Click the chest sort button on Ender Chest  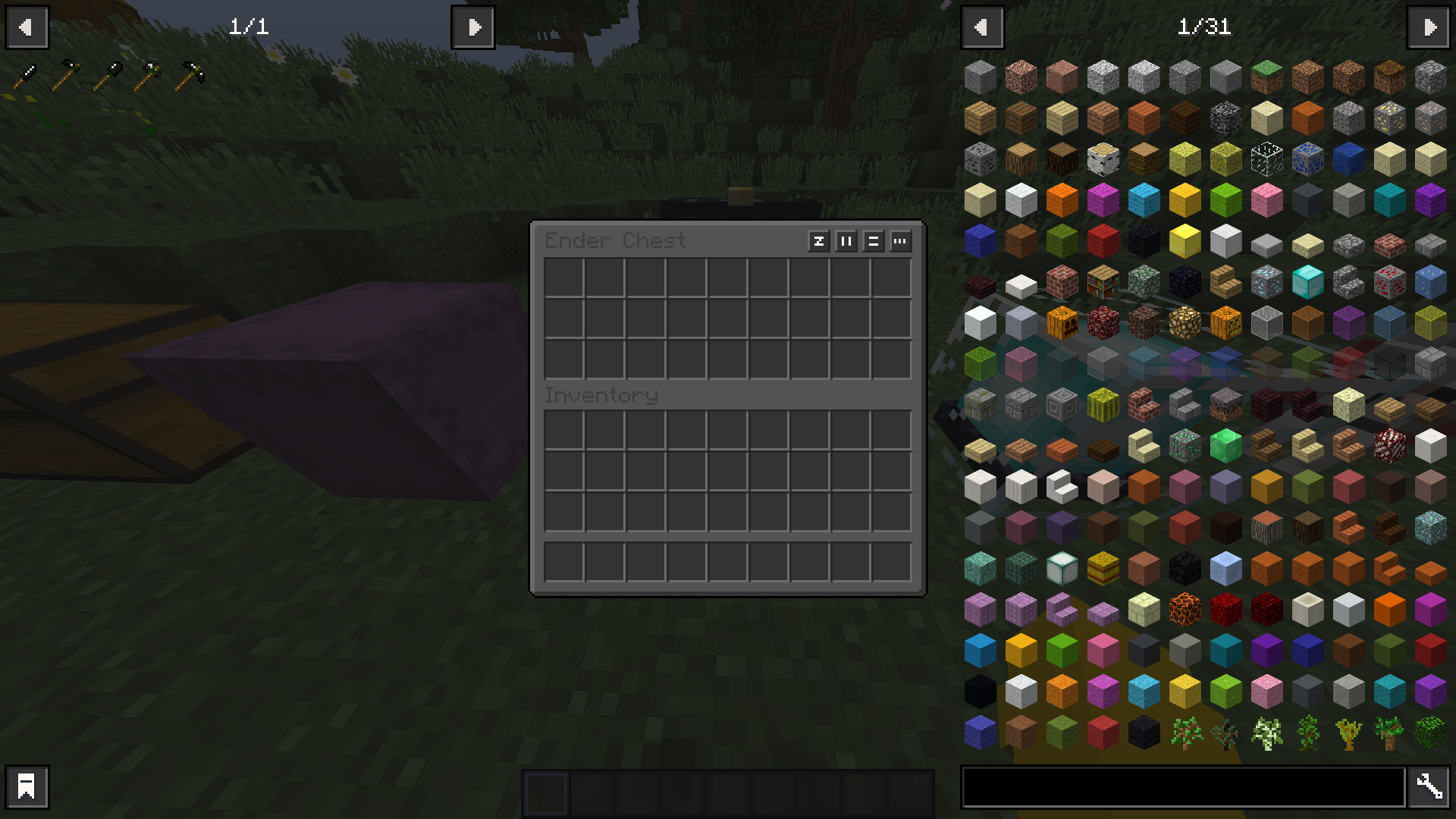point(819,242)
